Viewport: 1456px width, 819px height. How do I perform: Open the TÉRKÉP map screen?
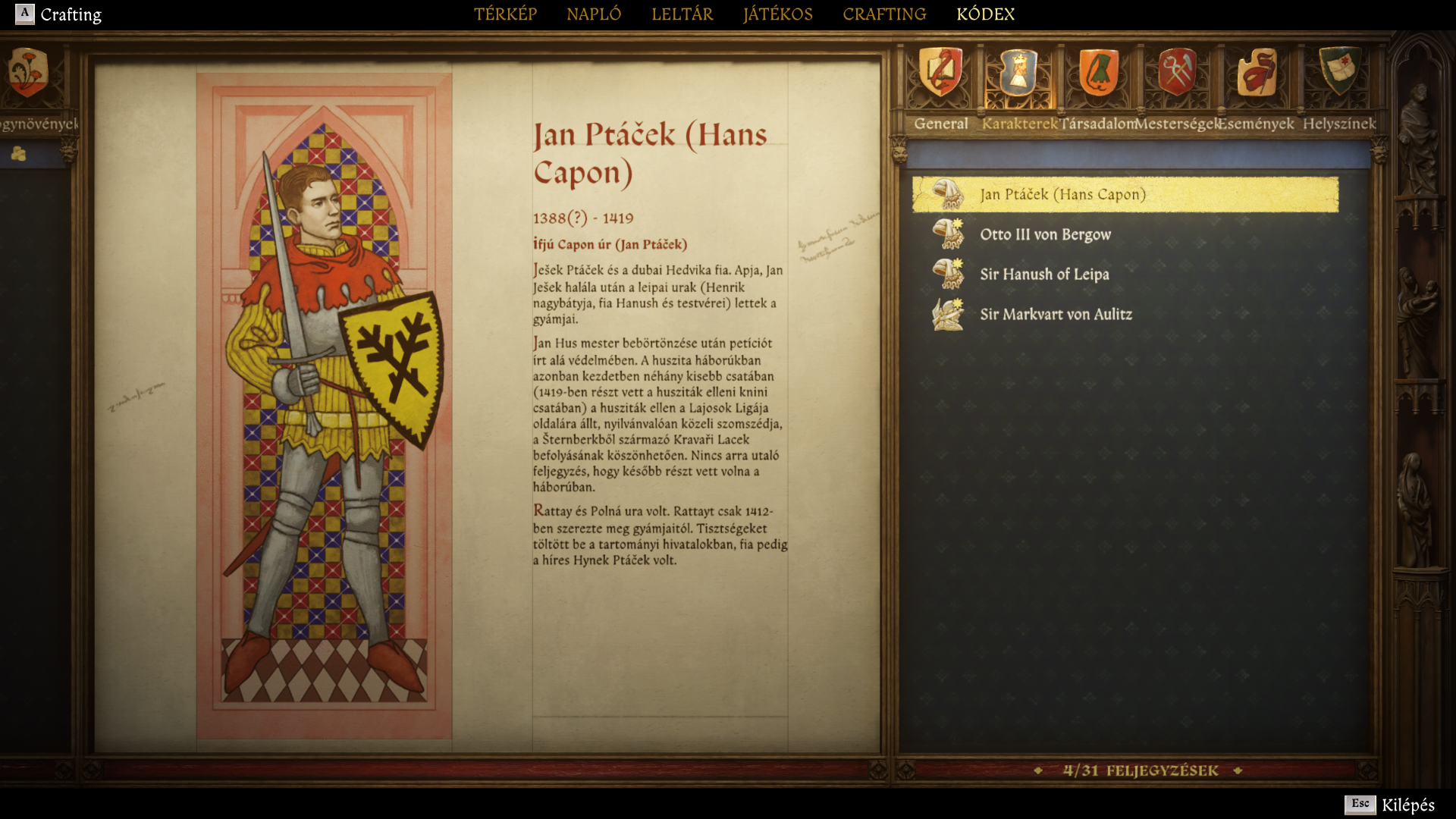coord(505,14)
